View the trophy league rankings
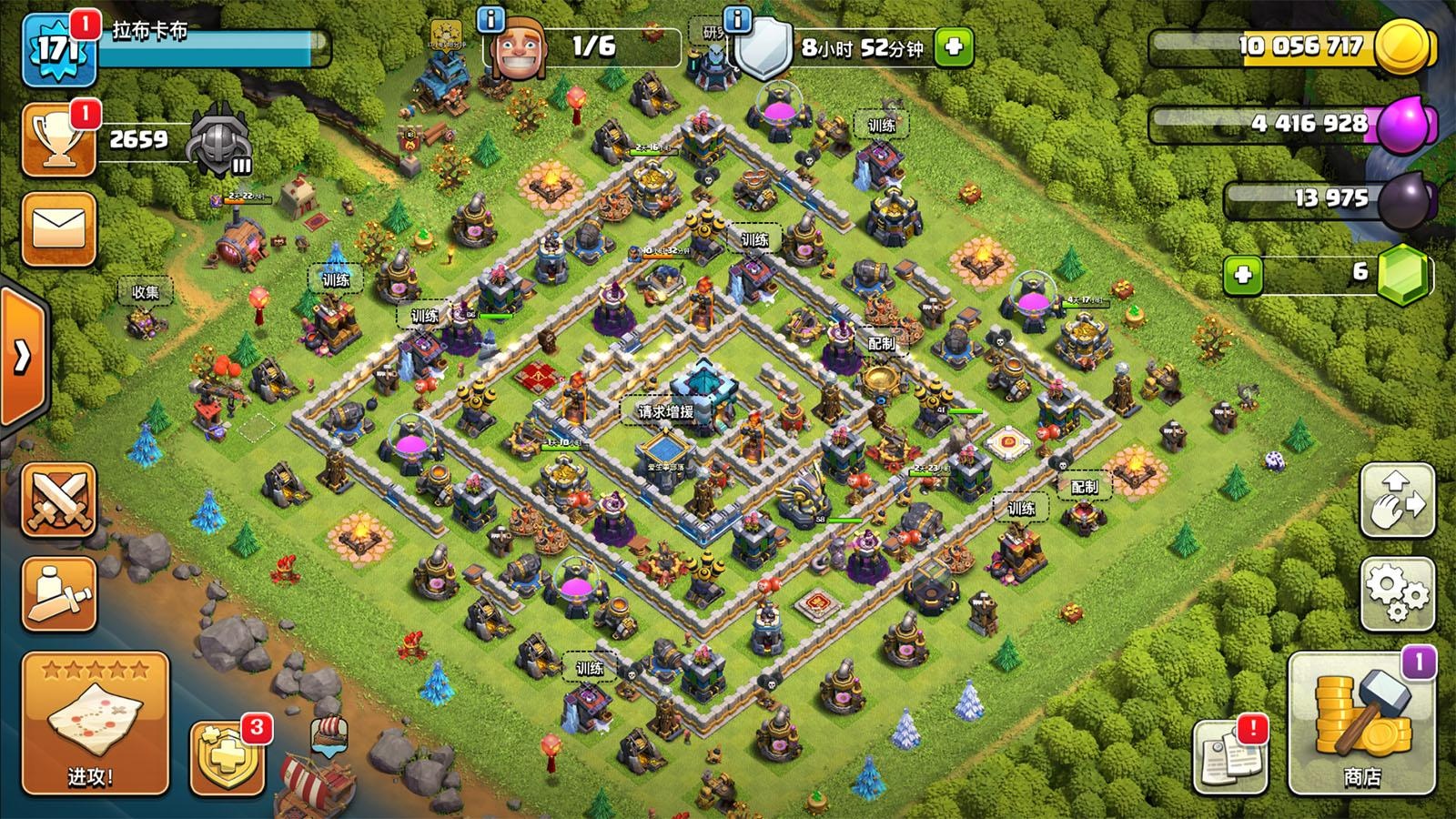Screen dimensions: 1456x819 point(59,140)
